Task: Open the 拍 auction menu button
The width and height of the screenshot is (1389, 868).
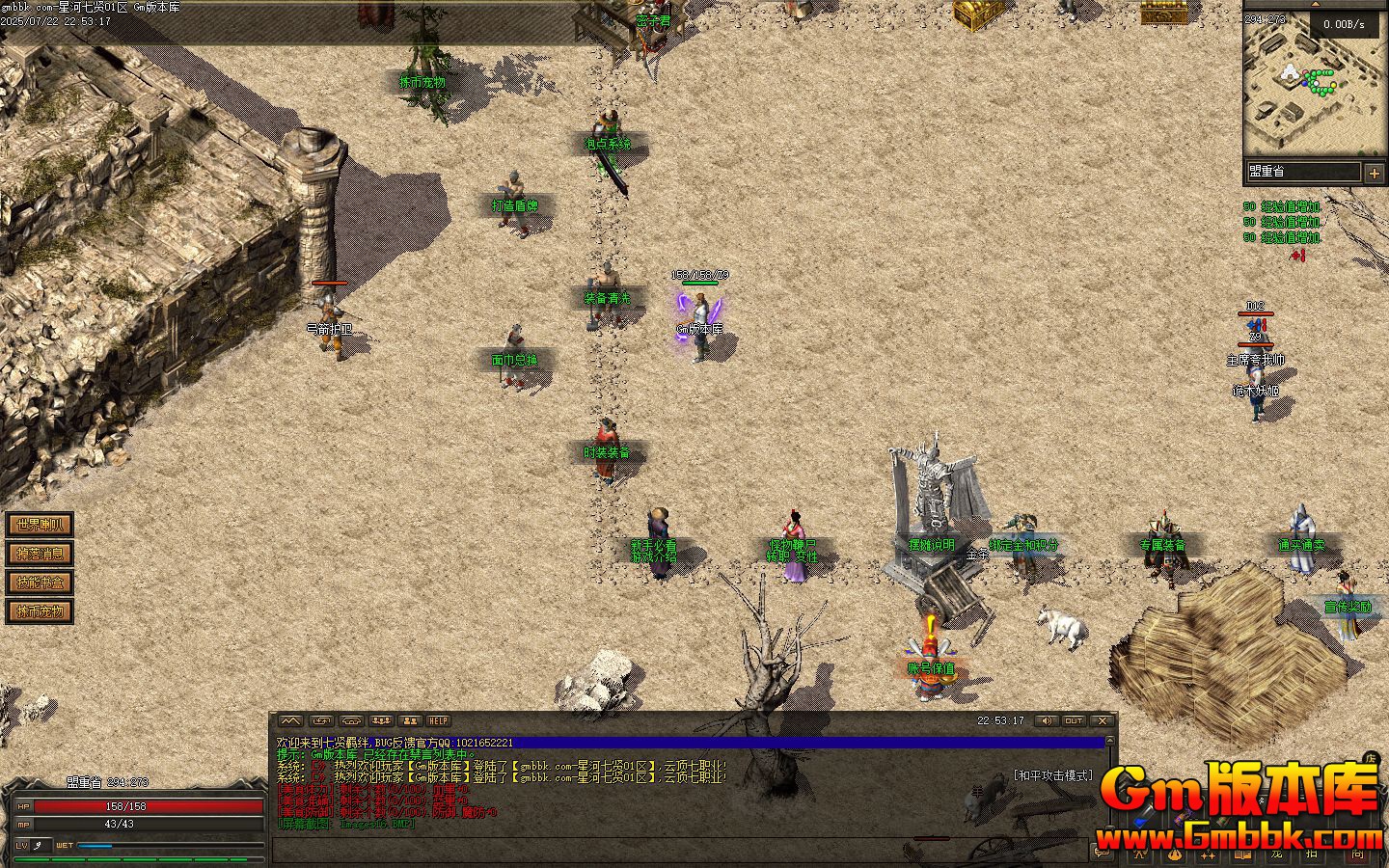Action: tap(1311, 853)
